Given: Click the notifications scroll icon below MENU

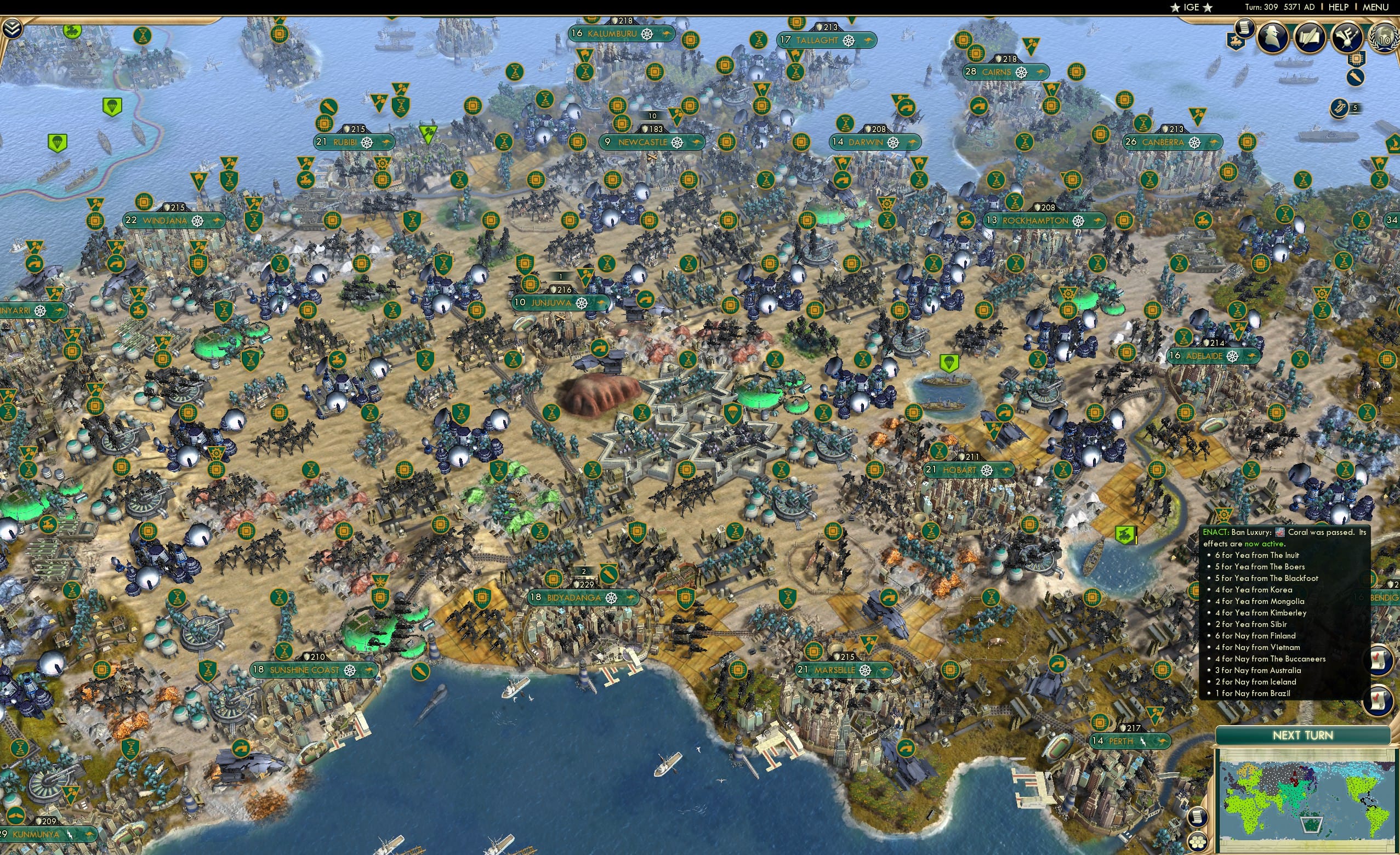Looking at the screenshot, I should click(1244, 29).
